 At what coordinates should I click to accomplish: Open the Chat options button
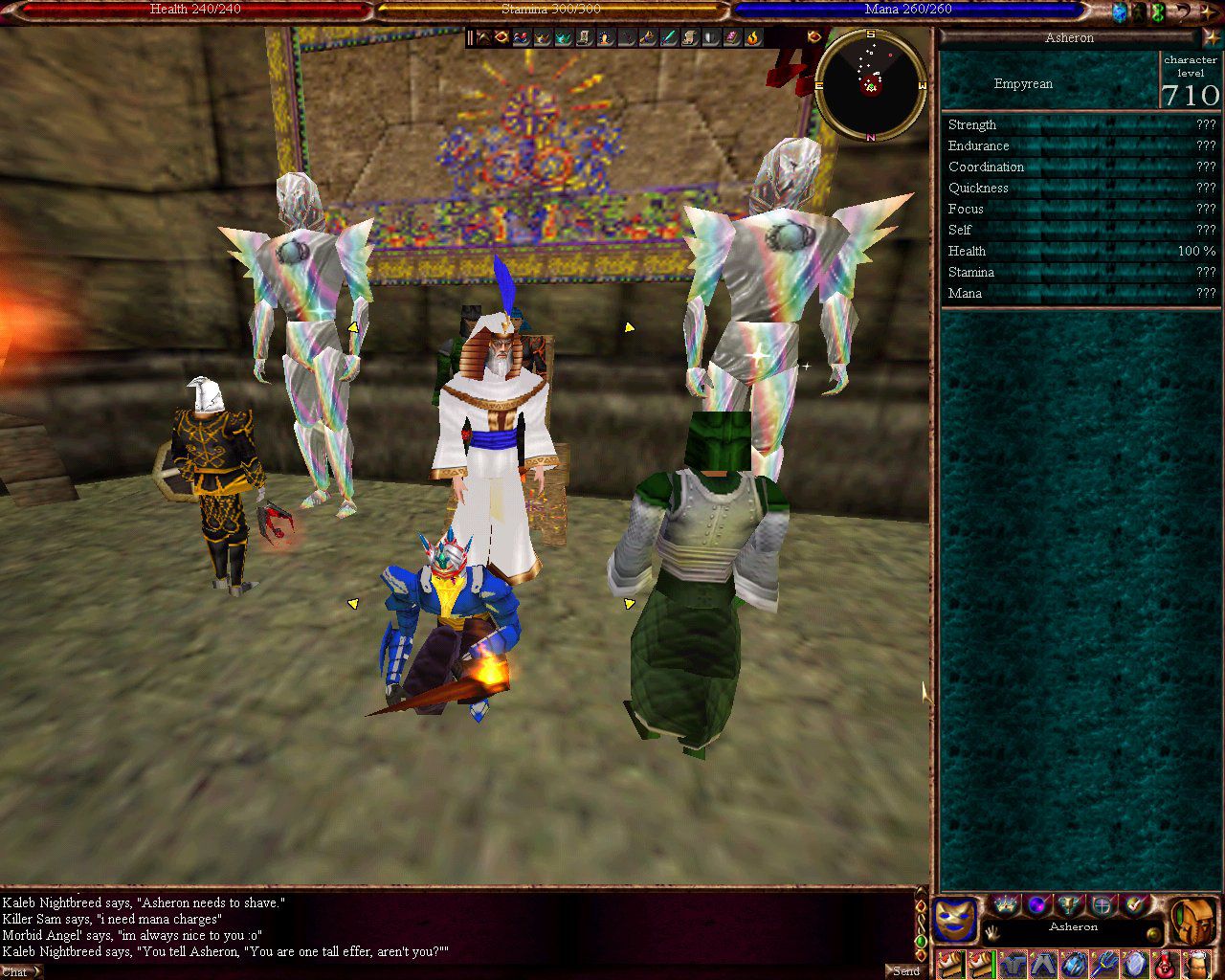19,971
